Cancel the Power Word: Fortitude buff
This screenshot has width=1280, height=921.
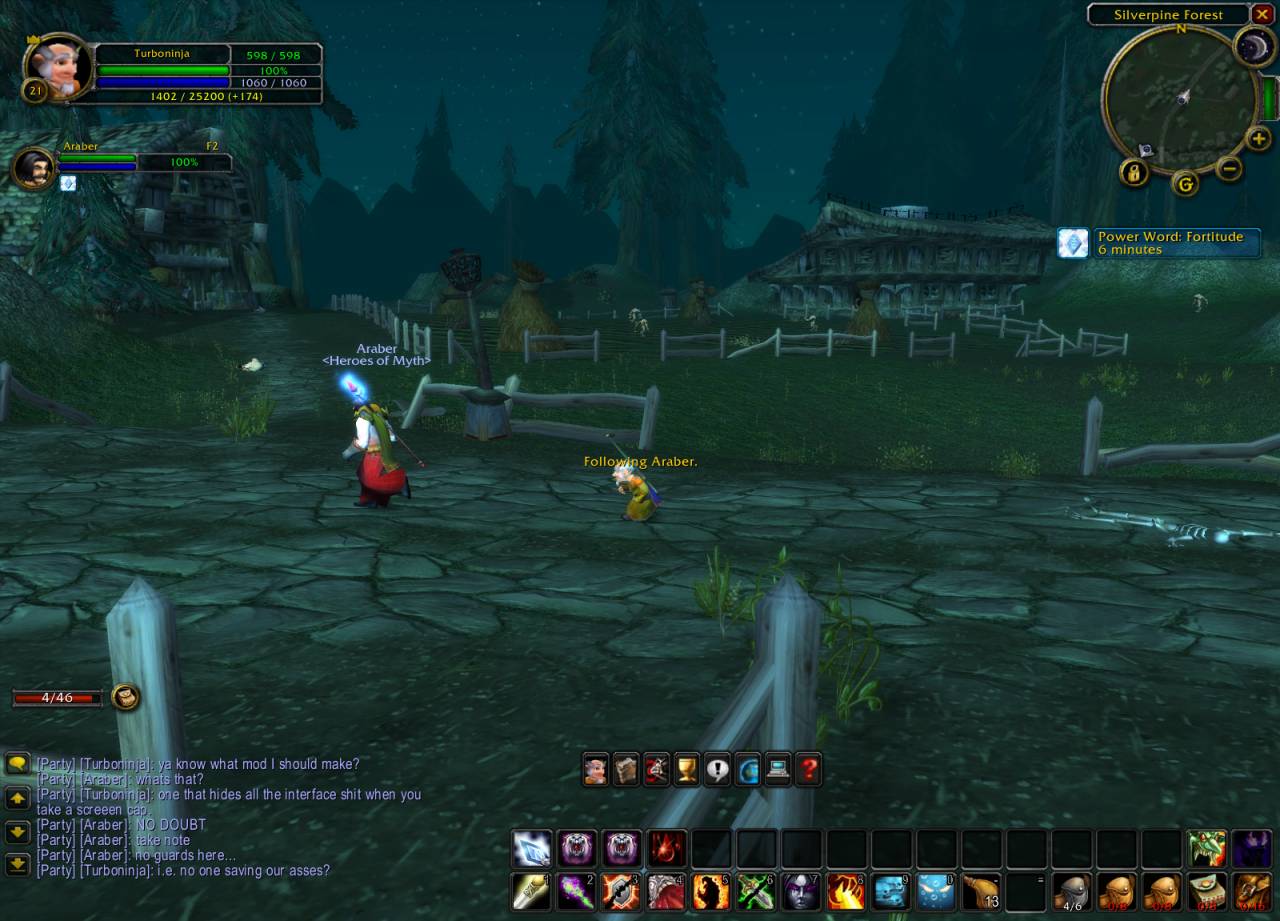(x=1073, y=242)
